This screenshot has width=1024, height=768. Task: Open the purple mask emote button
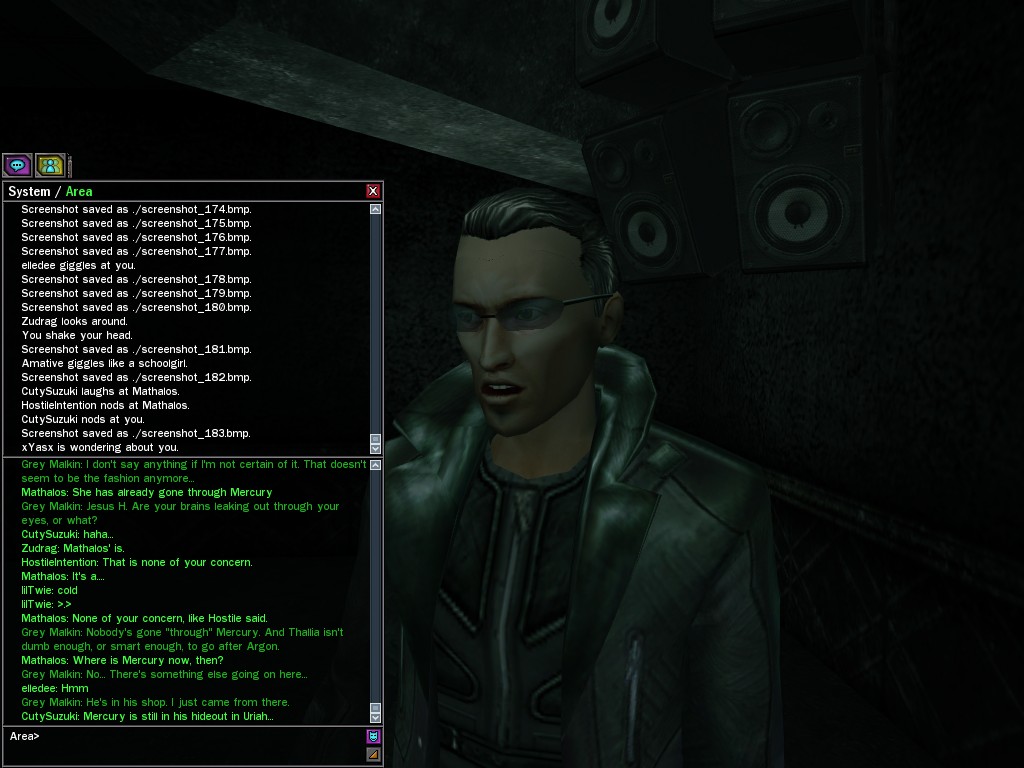point(373,737)
